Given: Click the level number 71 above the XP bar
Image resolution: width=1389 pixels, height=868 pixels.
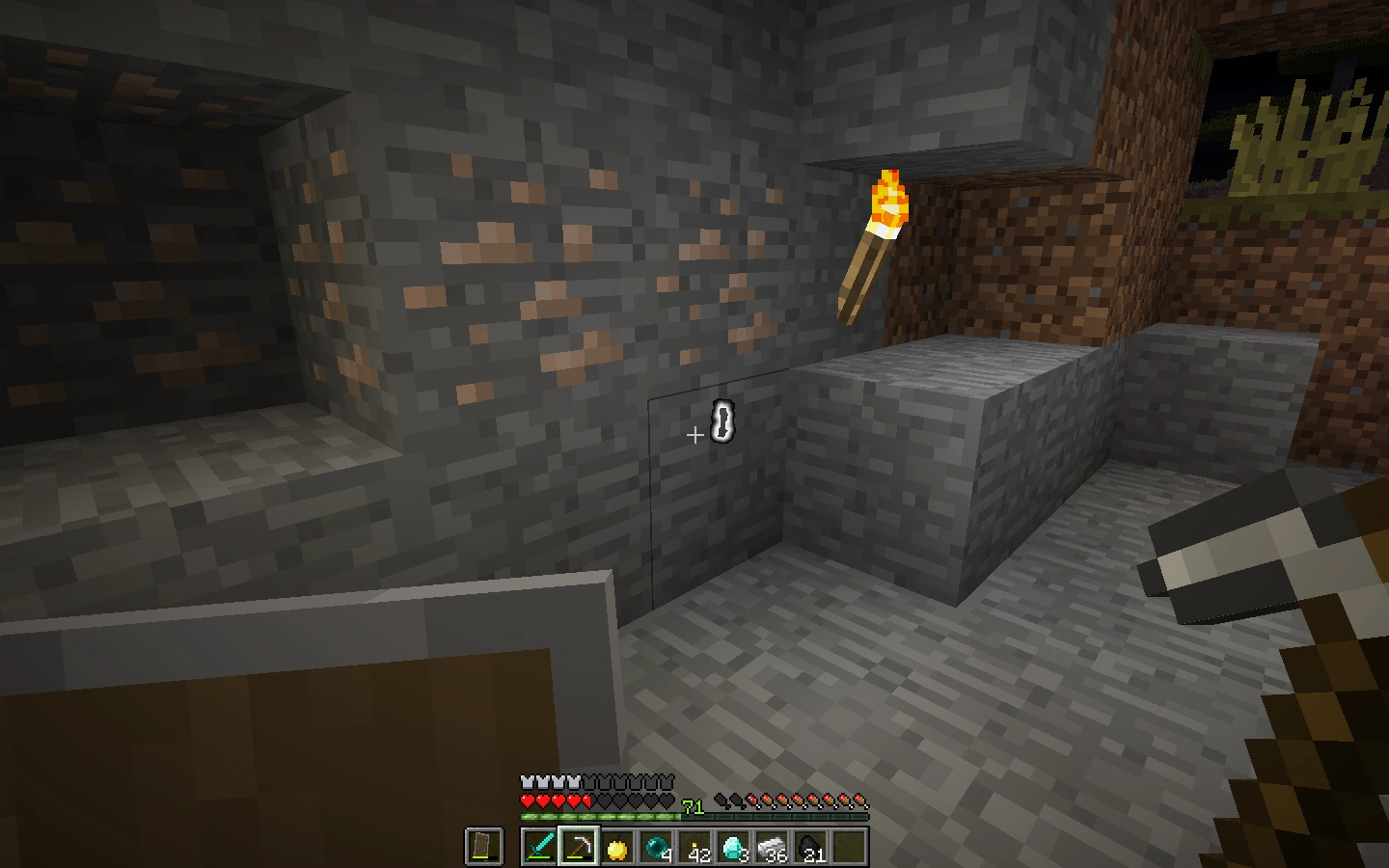Looking at the screenshot, I should click(691, 804).
